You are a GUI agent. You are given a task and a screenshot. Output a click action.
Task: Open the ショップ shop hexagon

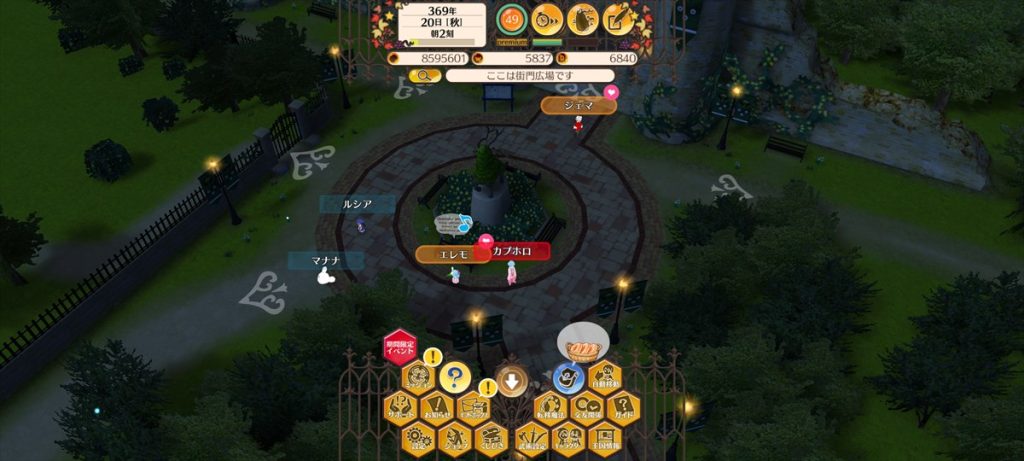coord(455,437)
